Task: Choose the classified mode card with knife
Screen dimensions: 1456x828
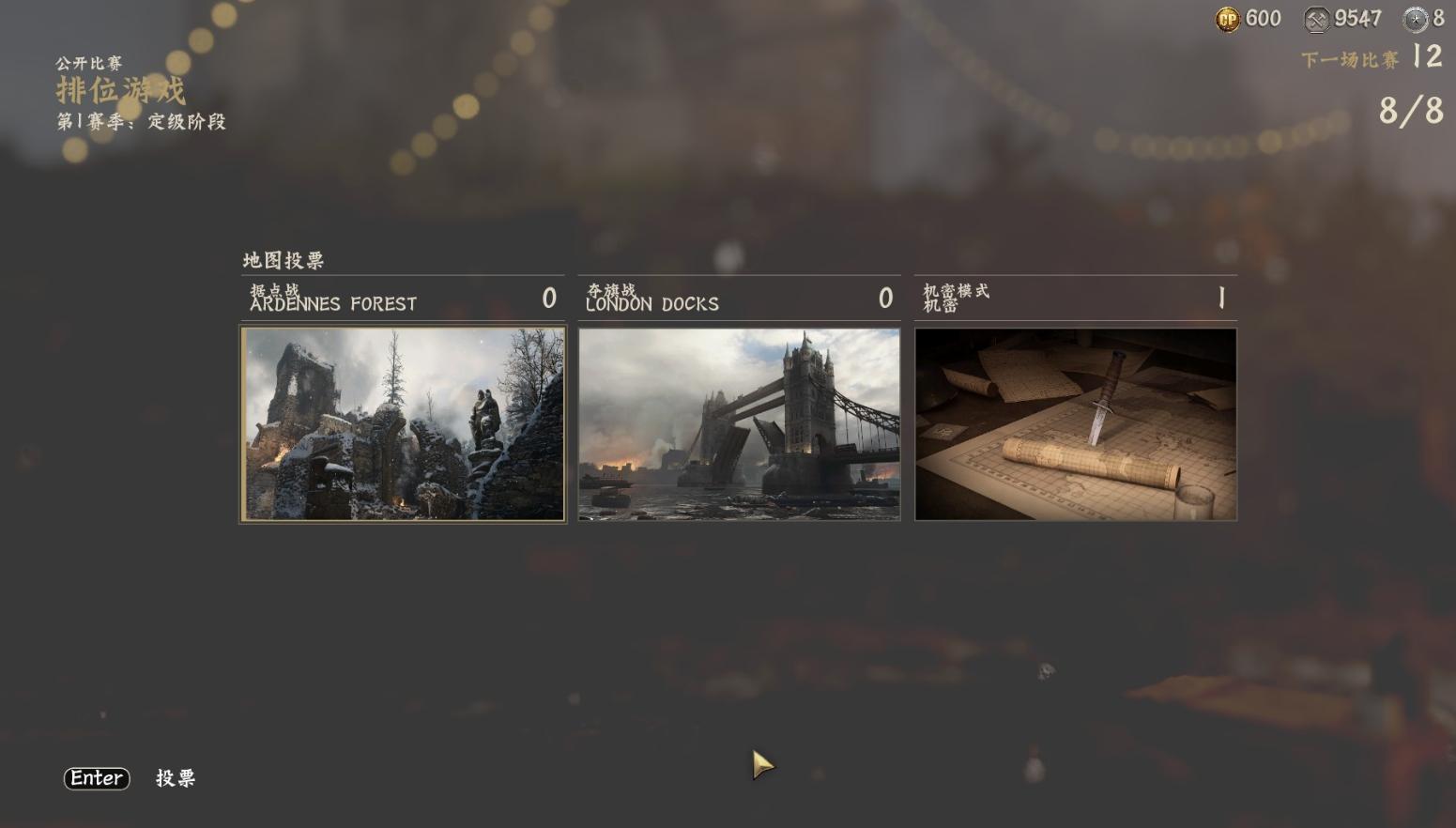Action: 1076,423
